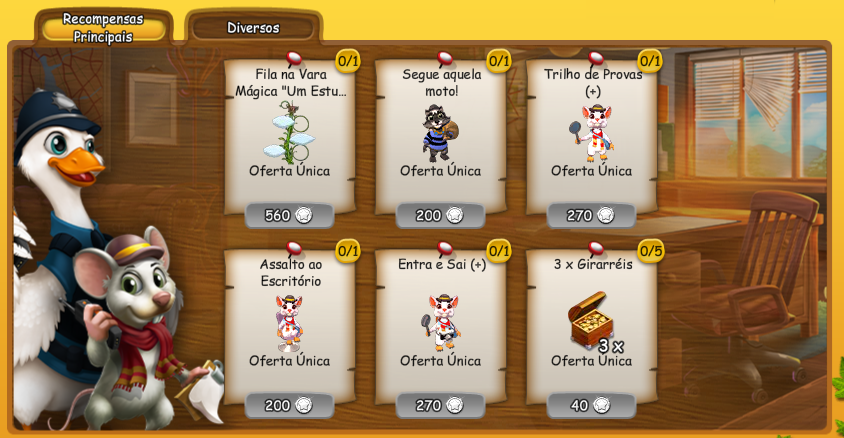
Task: Buy Trilho de Provas for 270
Action: [x=591, y=215]
